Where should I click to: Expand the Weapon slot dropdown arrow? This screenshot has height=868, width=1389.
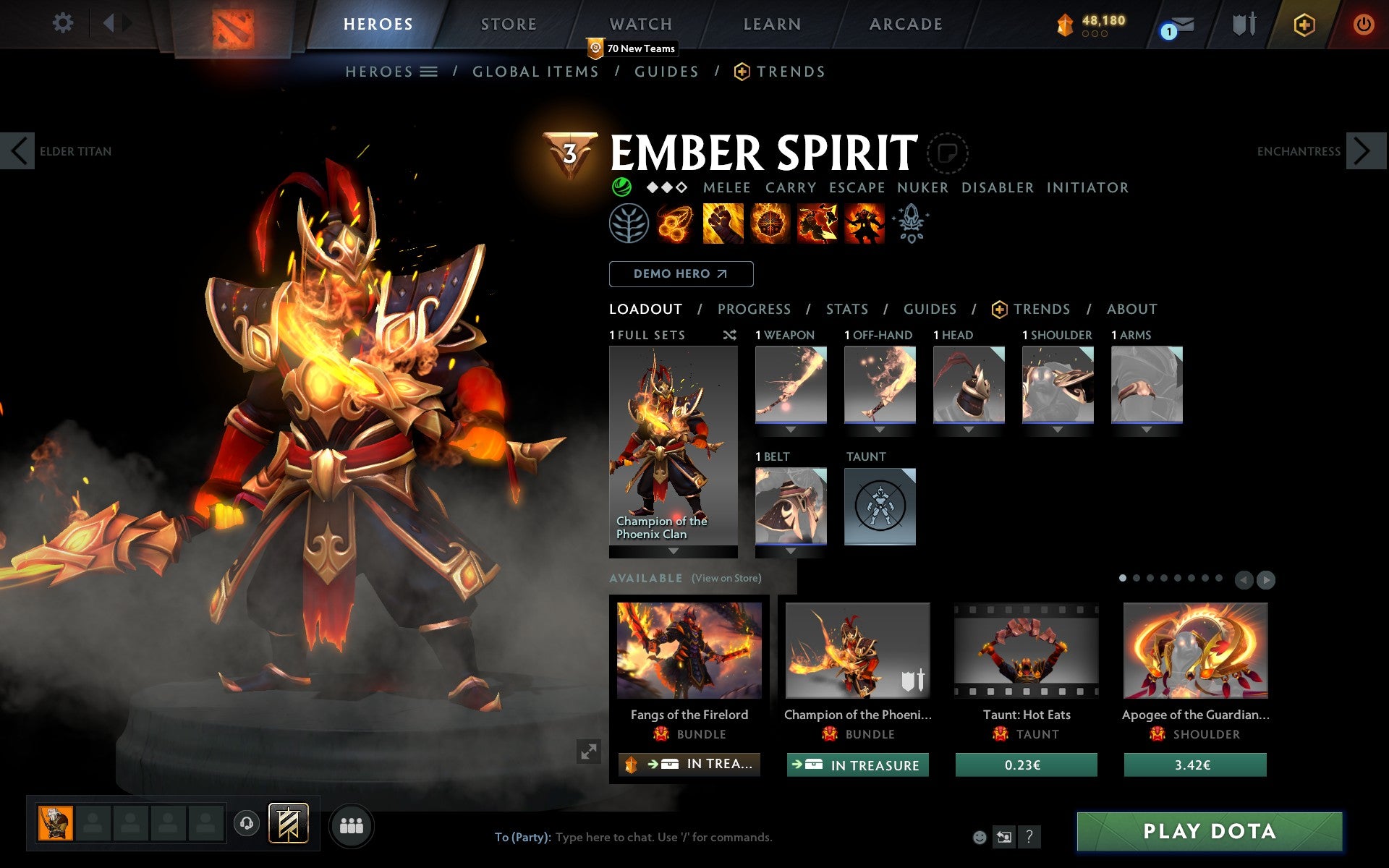[791, 428]
